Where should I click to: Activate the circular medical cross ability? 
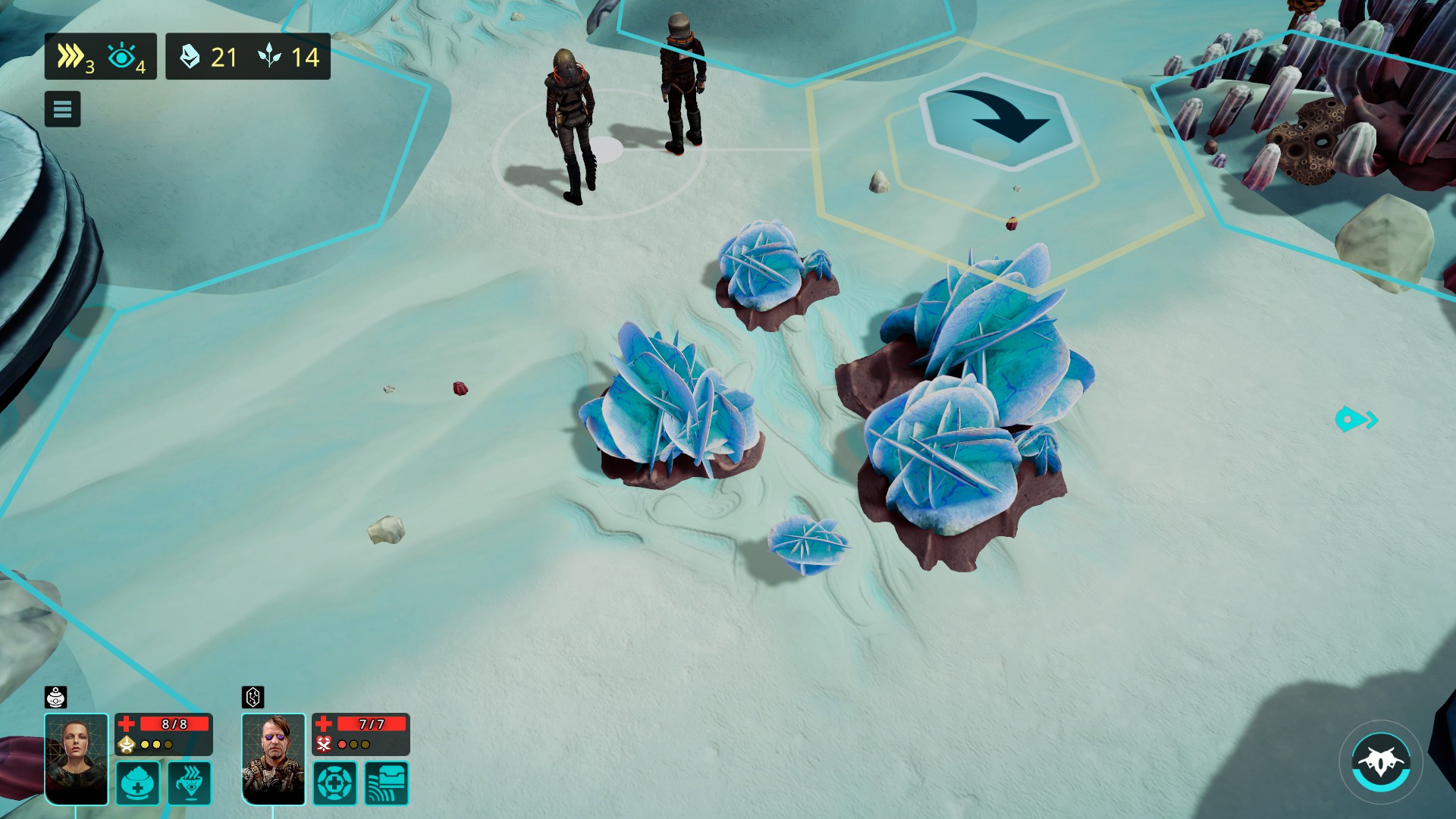(334, 783)
